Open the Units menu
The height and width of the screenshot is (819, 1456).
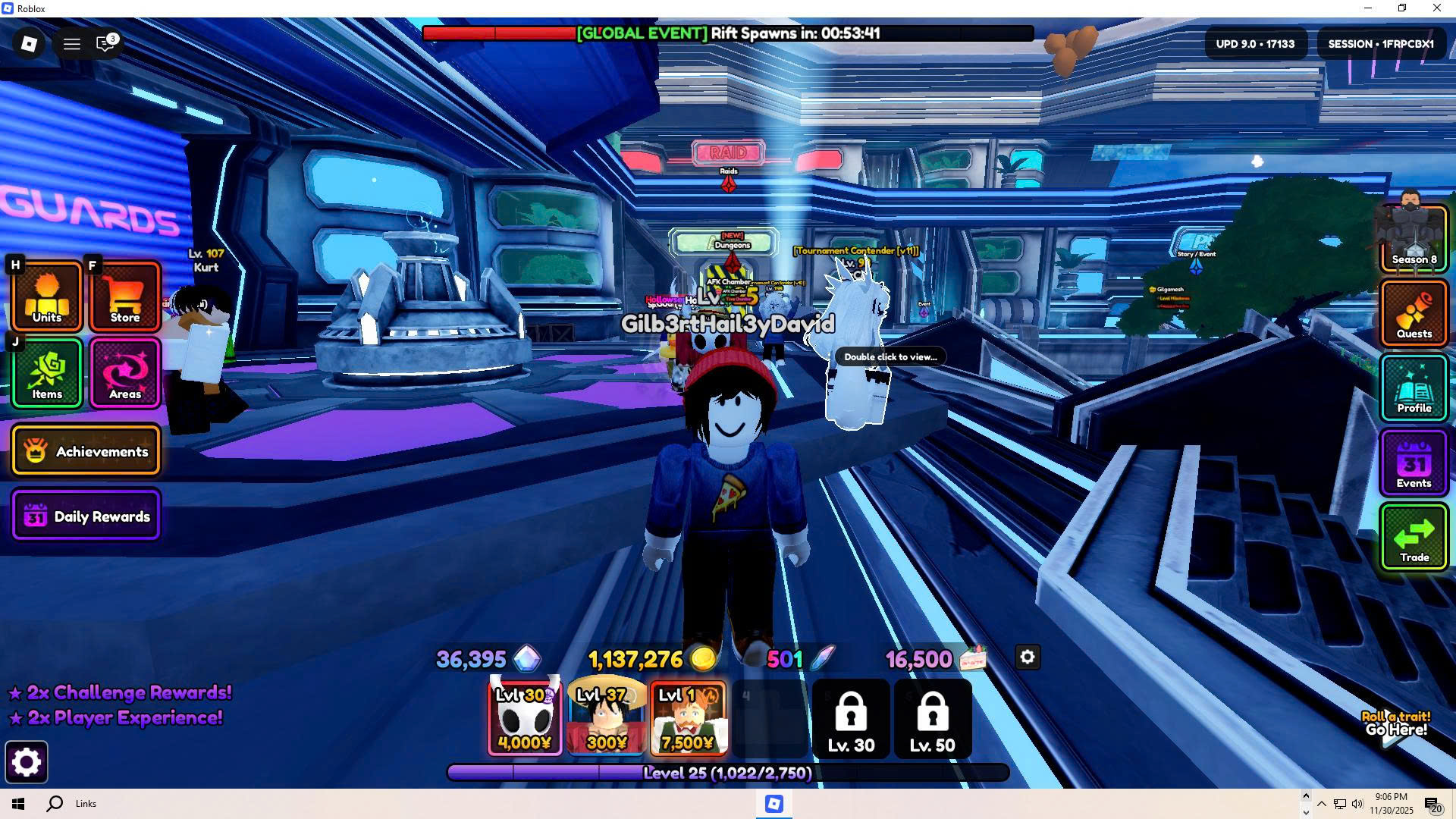click(46, 297)
